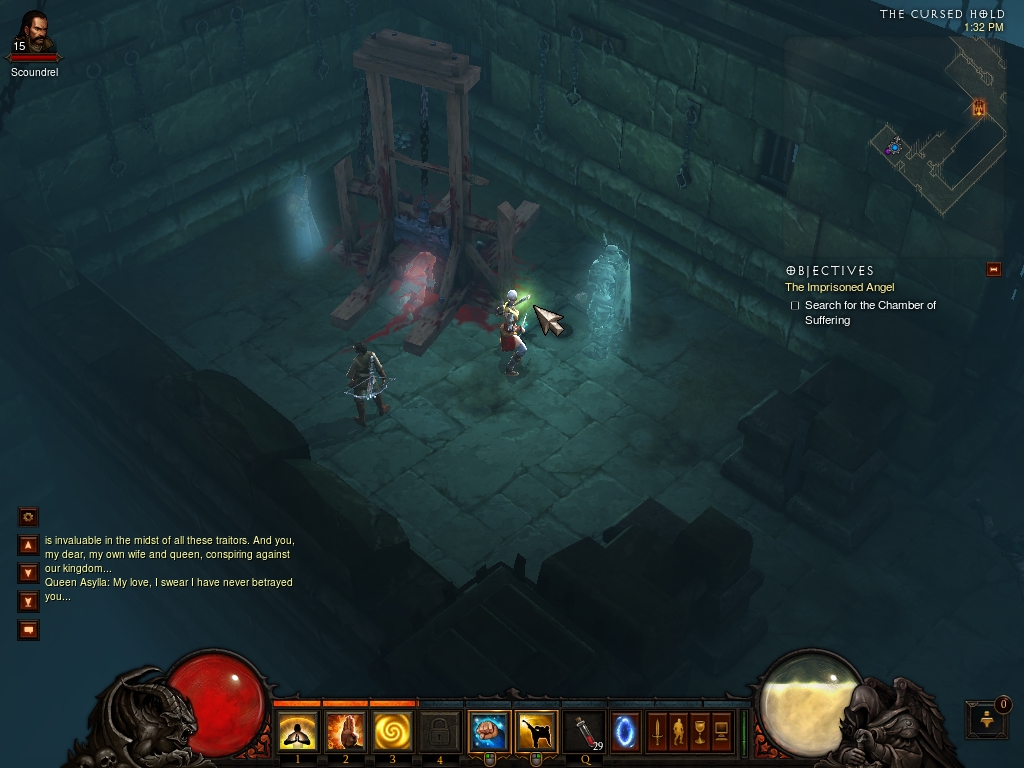Click the Scoundrel follower portrait
The width and height of the screenshot is (1024, 768).
pos(34,36)
